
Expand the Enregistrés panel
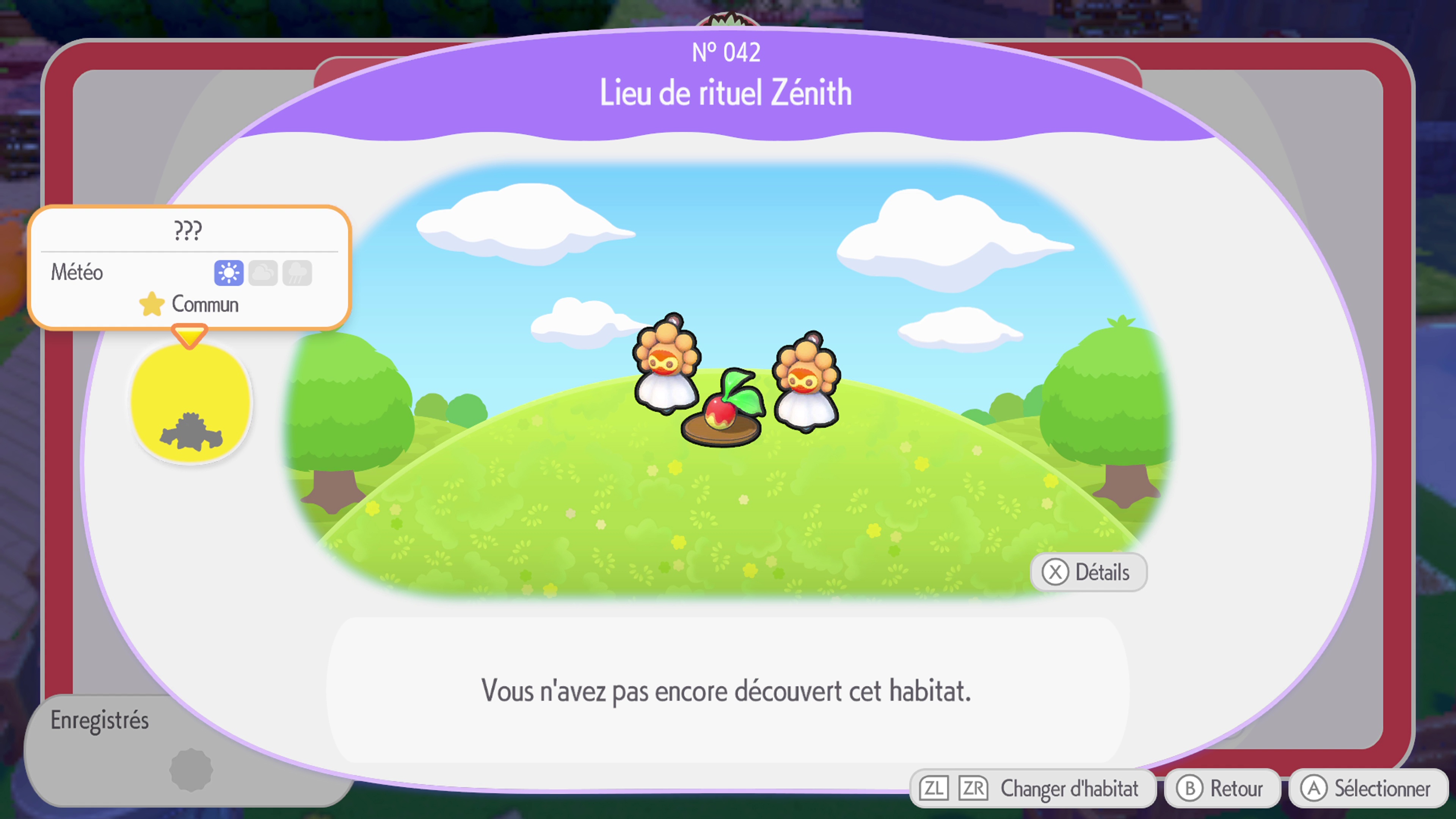pos(100,721)
